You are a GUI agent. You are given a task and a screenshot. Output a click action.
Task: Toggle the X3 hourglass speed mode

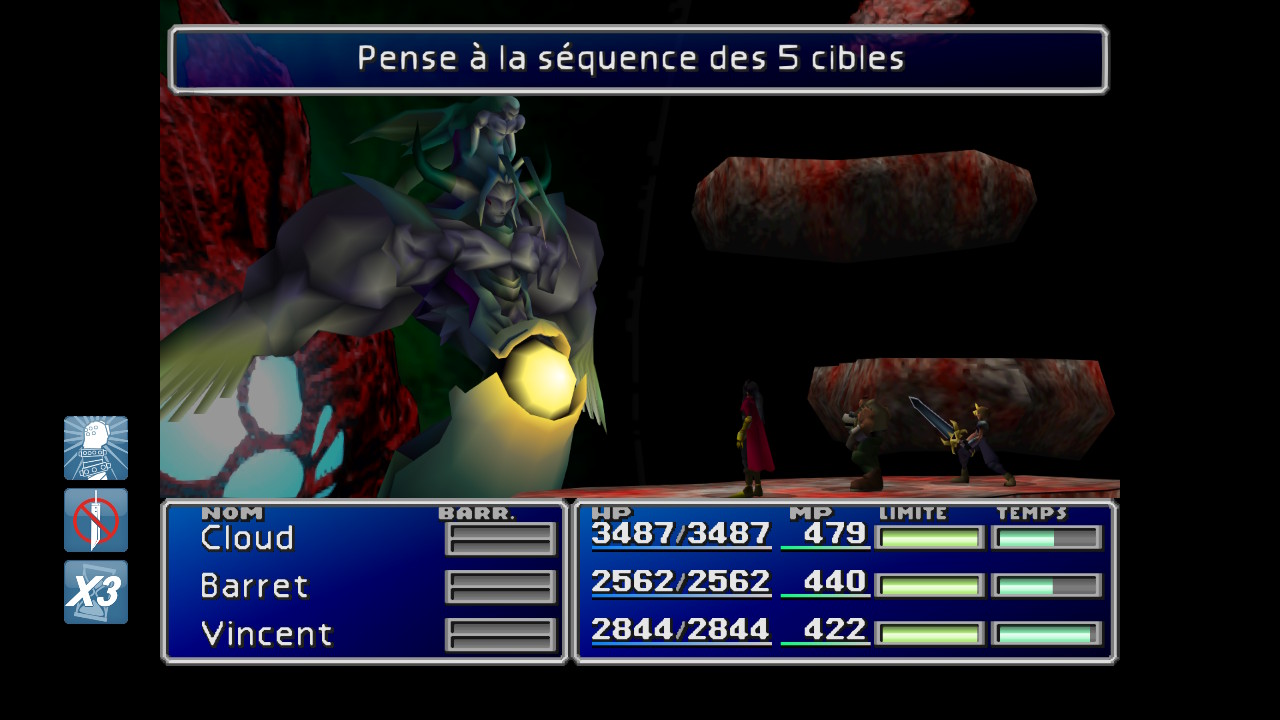pyautogui.click(x=96, y=592)
